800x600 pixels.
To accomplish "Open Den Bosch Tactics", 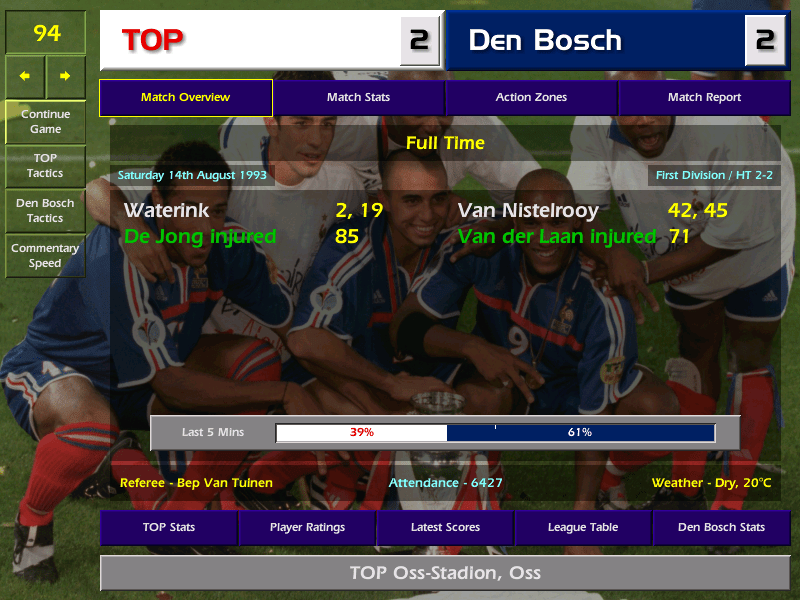I will click(x=45, y=210).
